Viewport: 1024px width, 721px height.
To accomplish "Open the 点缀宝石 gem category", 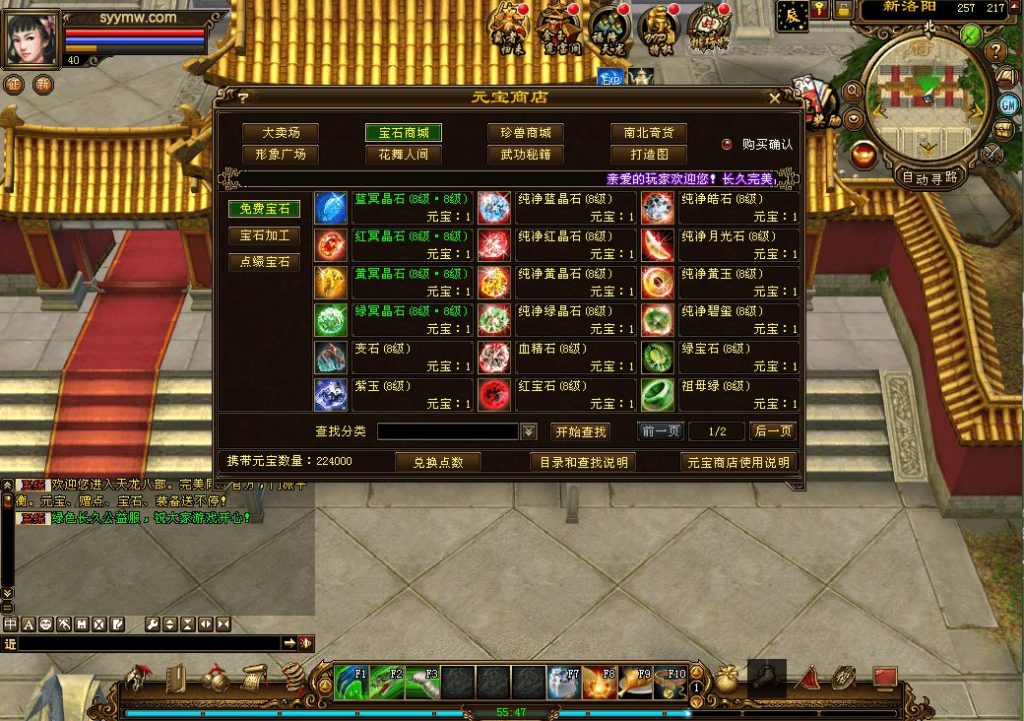I will [x=264, y=262].
